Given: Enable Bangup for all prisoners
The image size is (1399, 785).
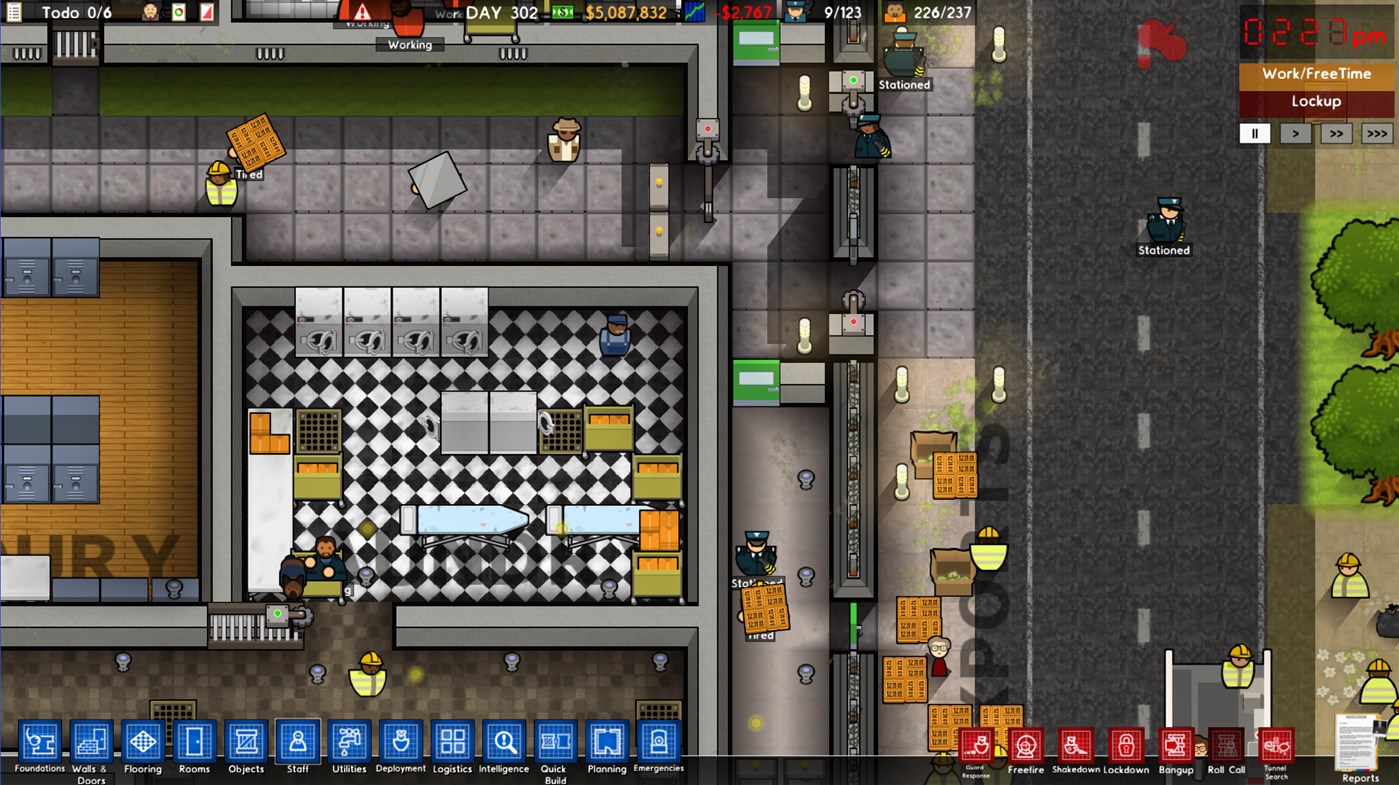Looking at the screenshot, I should pos(1176,745).
